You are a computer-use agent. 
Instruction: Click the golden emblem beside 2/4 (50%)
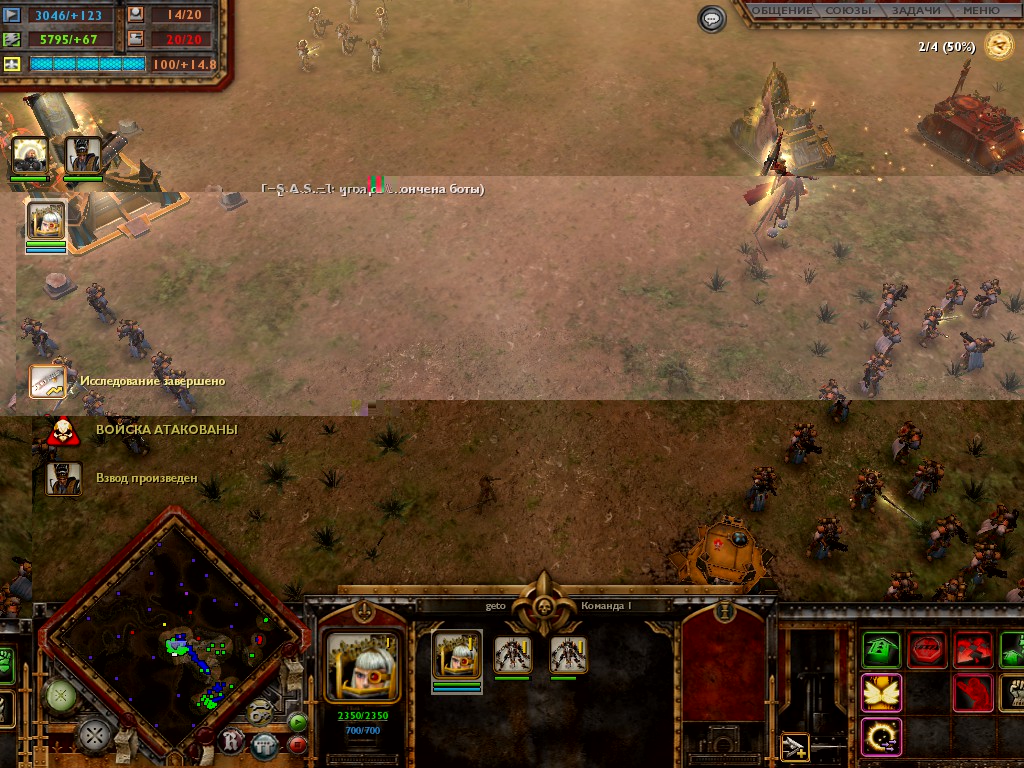click(998, 45)
